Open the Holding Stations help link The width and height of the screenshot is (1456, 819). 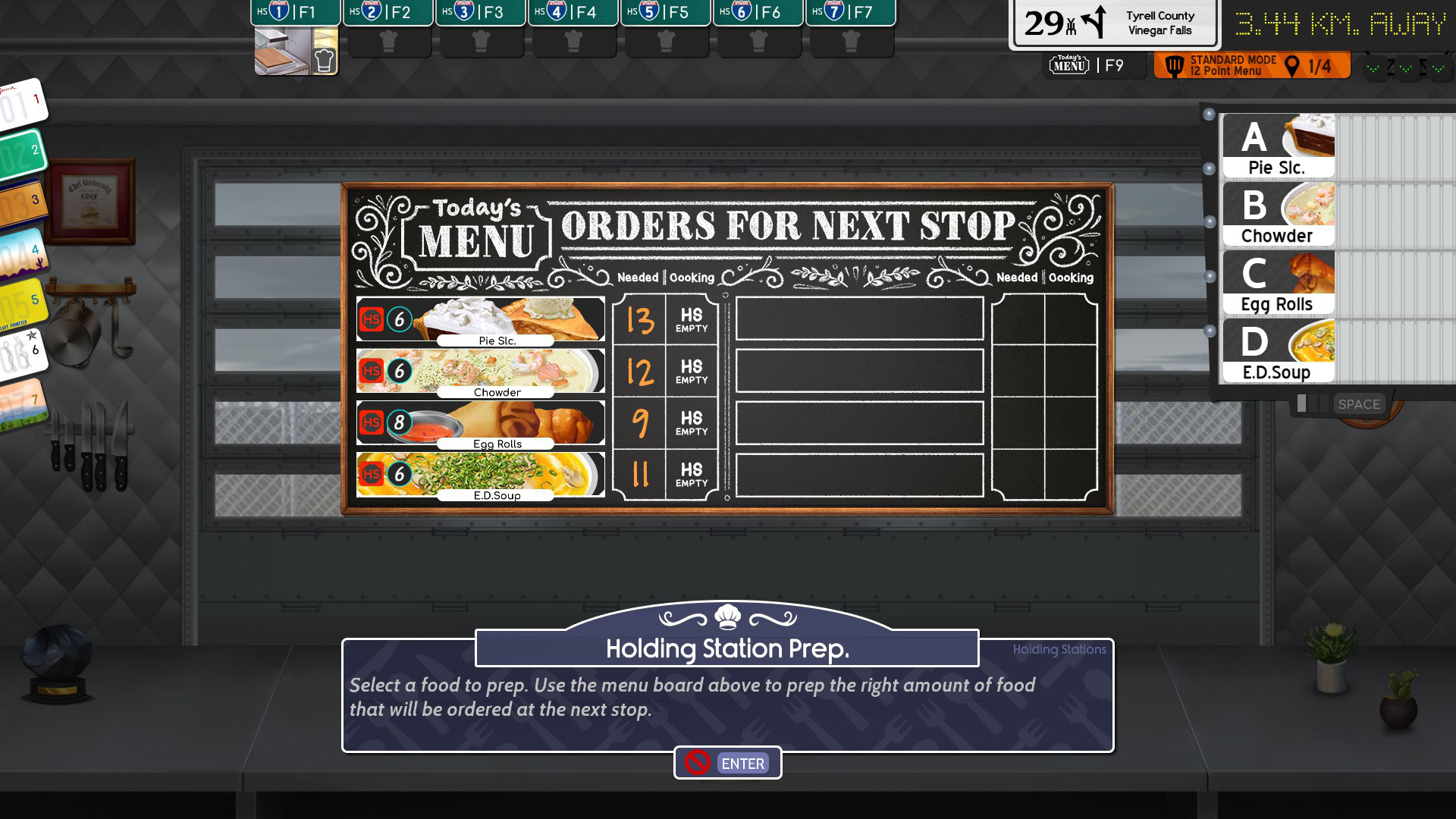[x=1059, y=650]
